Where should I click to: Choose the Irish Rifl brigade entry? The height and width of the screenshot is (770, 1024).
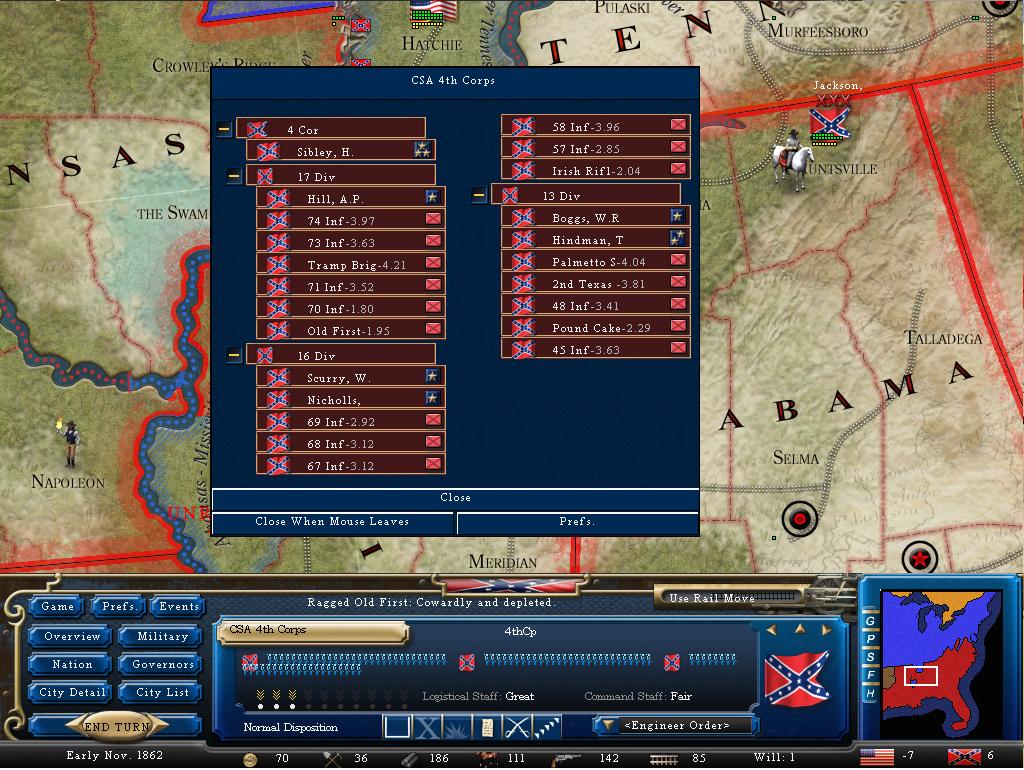coord(595,171)
